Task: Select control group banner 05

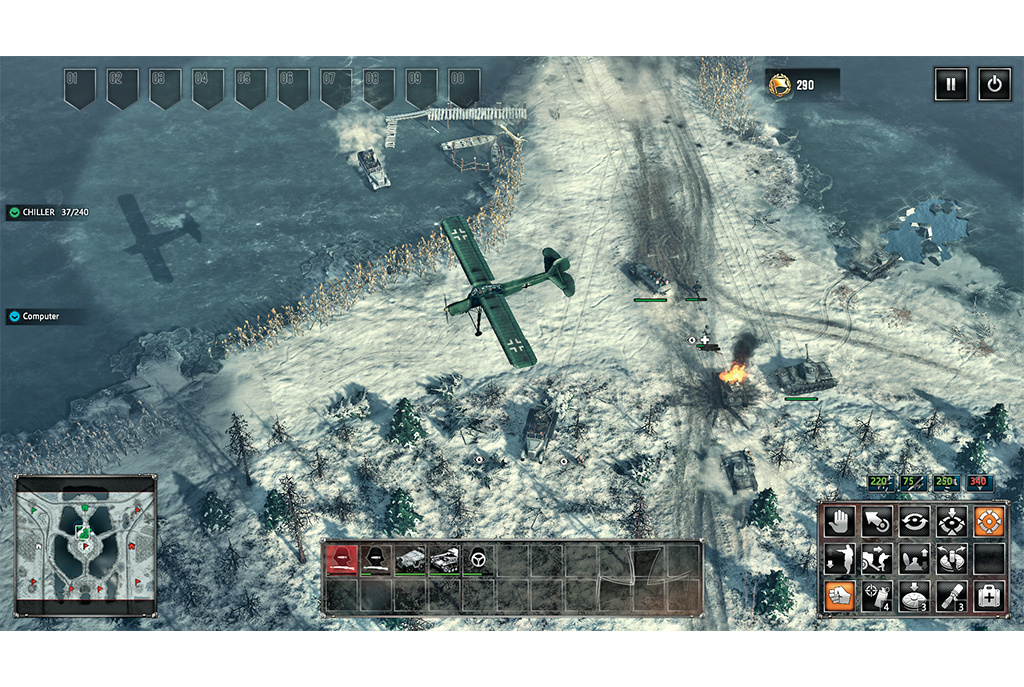Action: coord(250,87)
